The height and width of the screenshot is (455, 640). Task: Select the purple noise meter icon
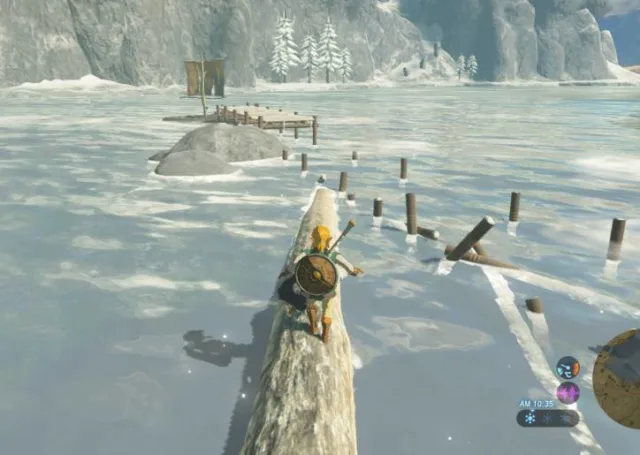[x=568, y=392]
